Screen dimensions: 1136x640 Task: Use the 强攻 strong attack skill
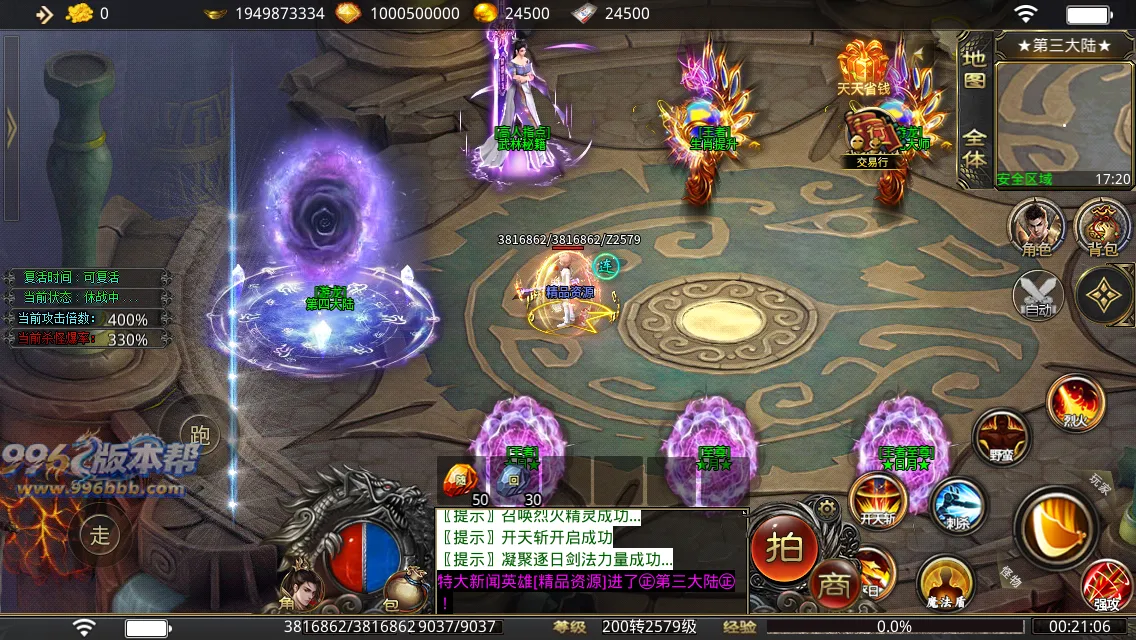1107,587
